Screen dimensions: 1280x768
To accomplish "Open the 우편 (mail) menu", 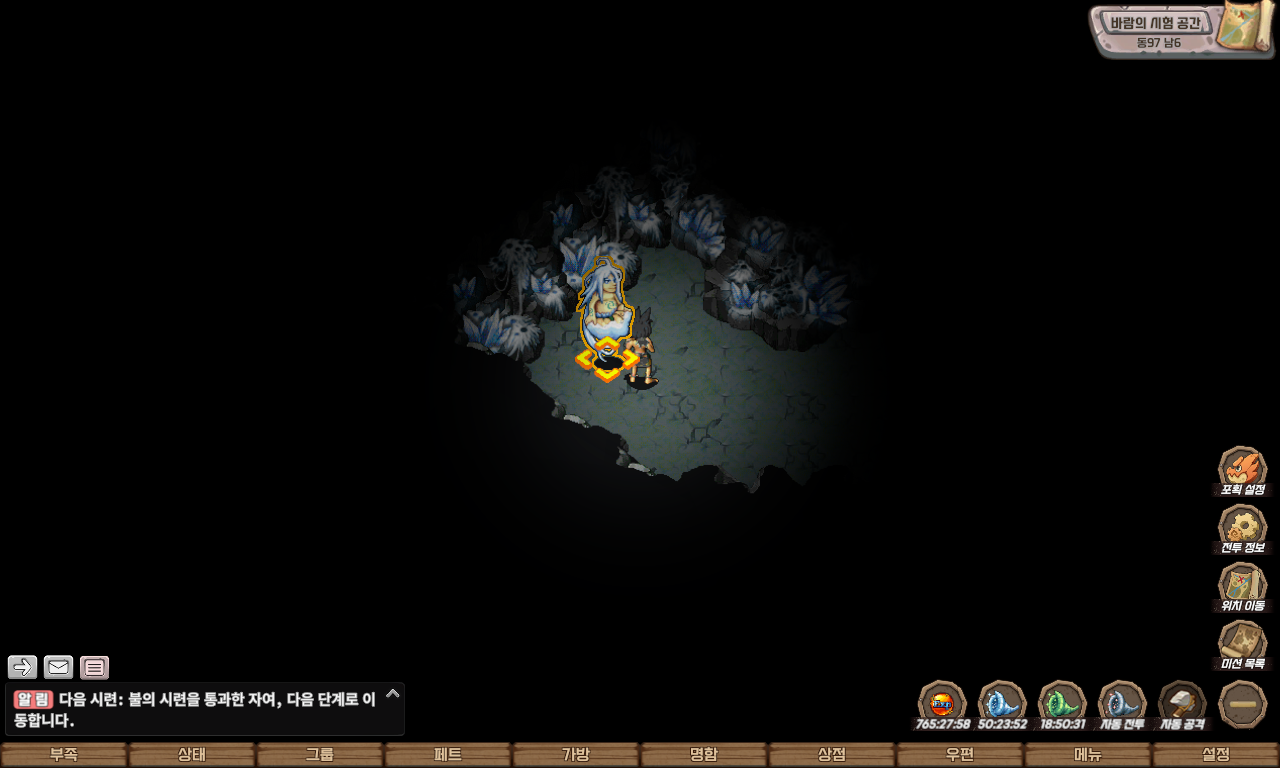I will click(960, 755).
